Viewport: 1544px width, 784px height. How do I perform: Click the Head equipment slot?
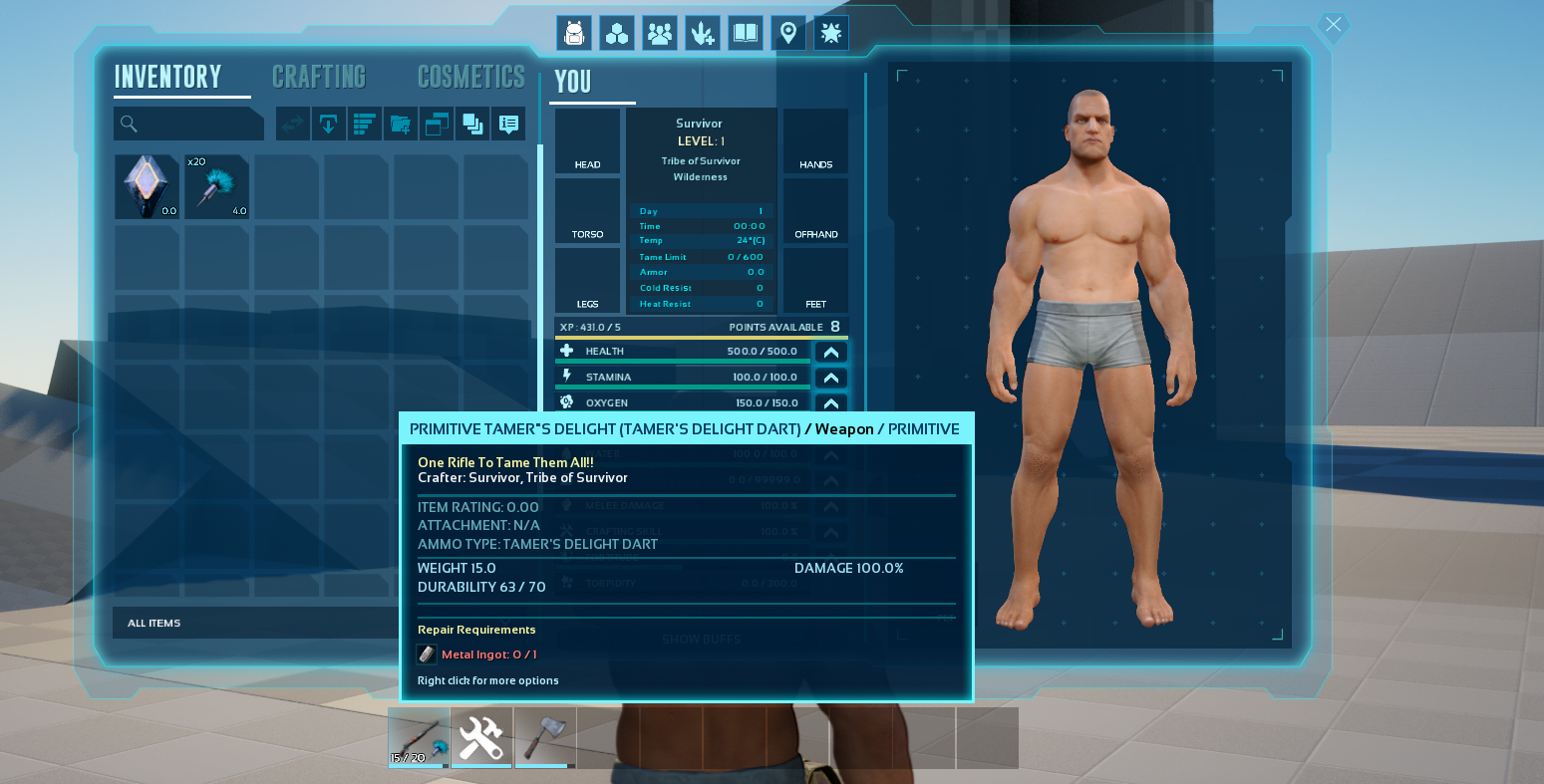(x=587, y=141)
